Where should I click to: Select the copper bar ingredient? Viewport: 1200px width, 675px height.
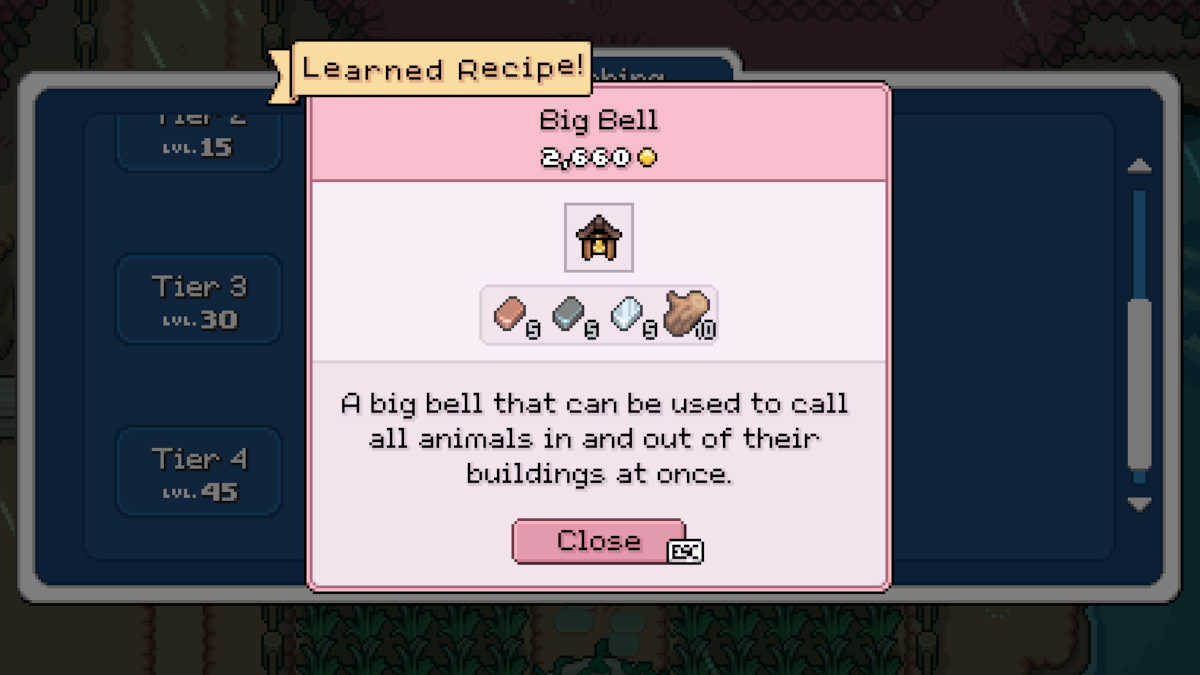512,314
